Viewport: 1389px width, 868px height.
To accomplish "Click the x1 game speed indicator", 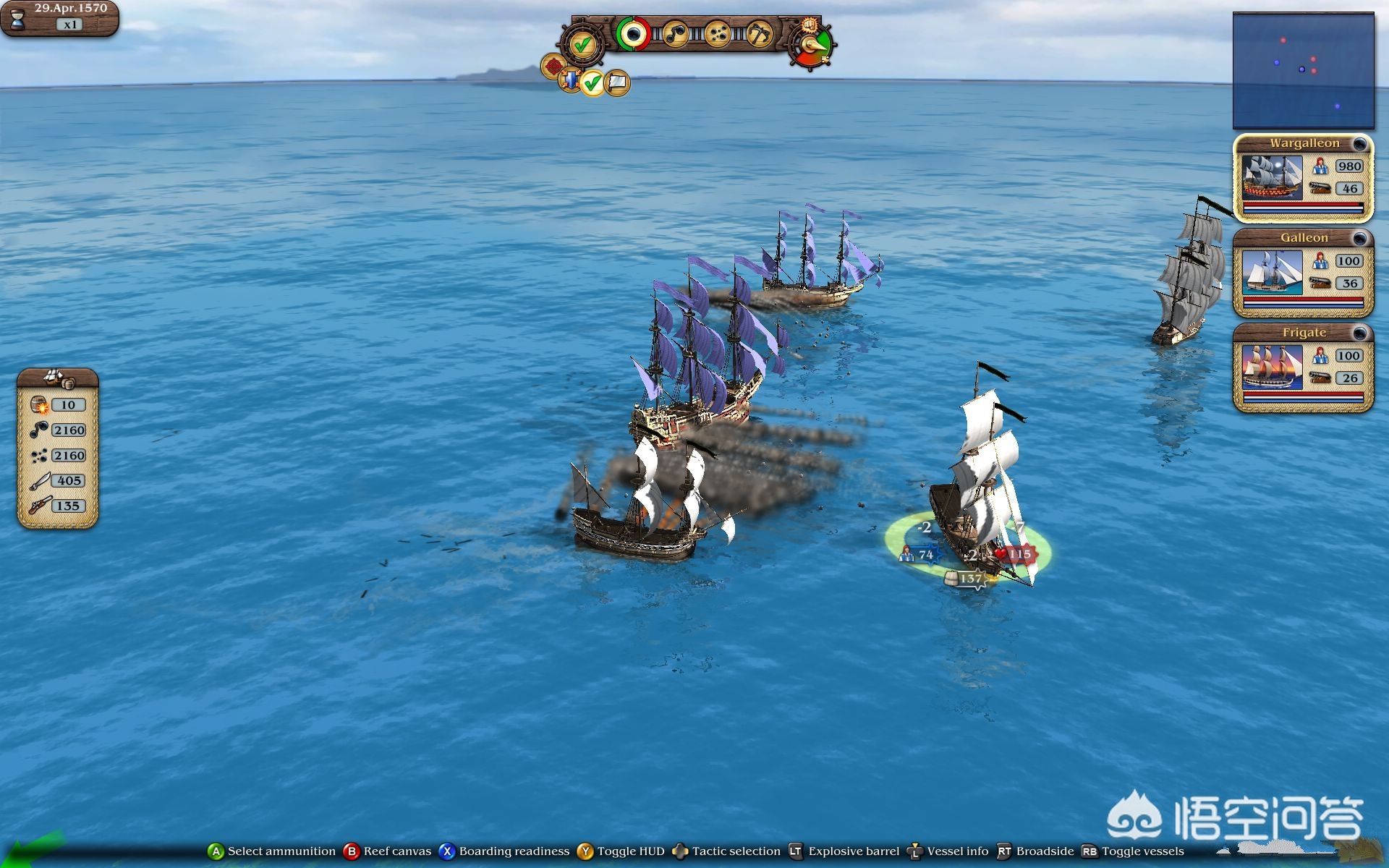I will (70, 25).
